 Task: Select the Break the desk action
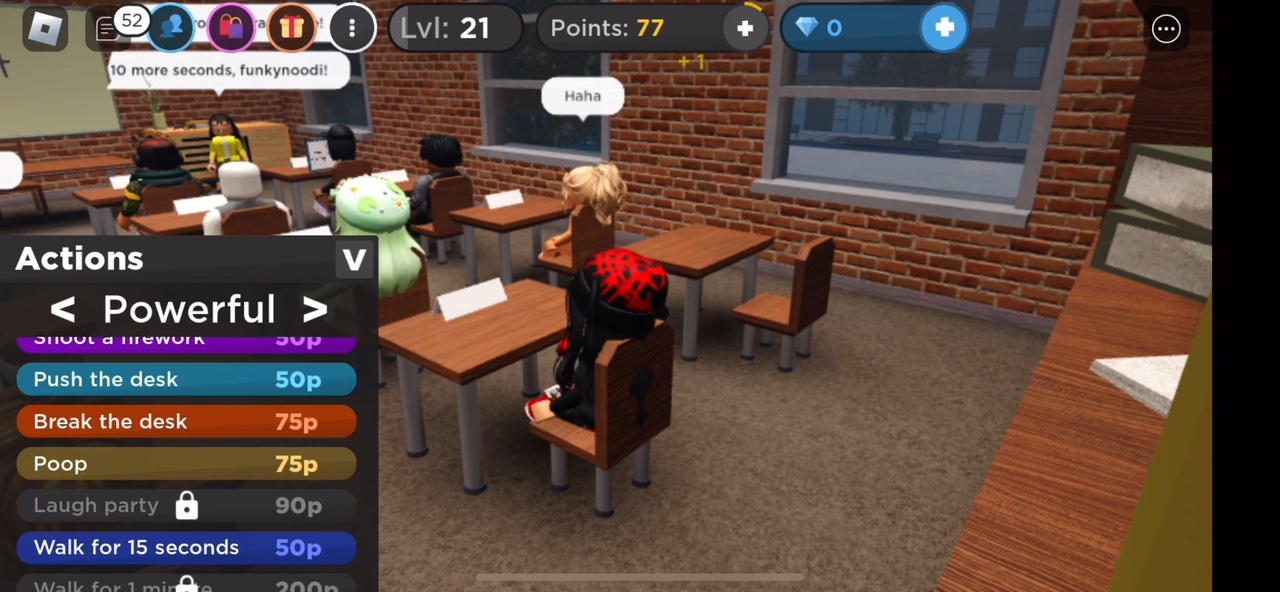186,422
